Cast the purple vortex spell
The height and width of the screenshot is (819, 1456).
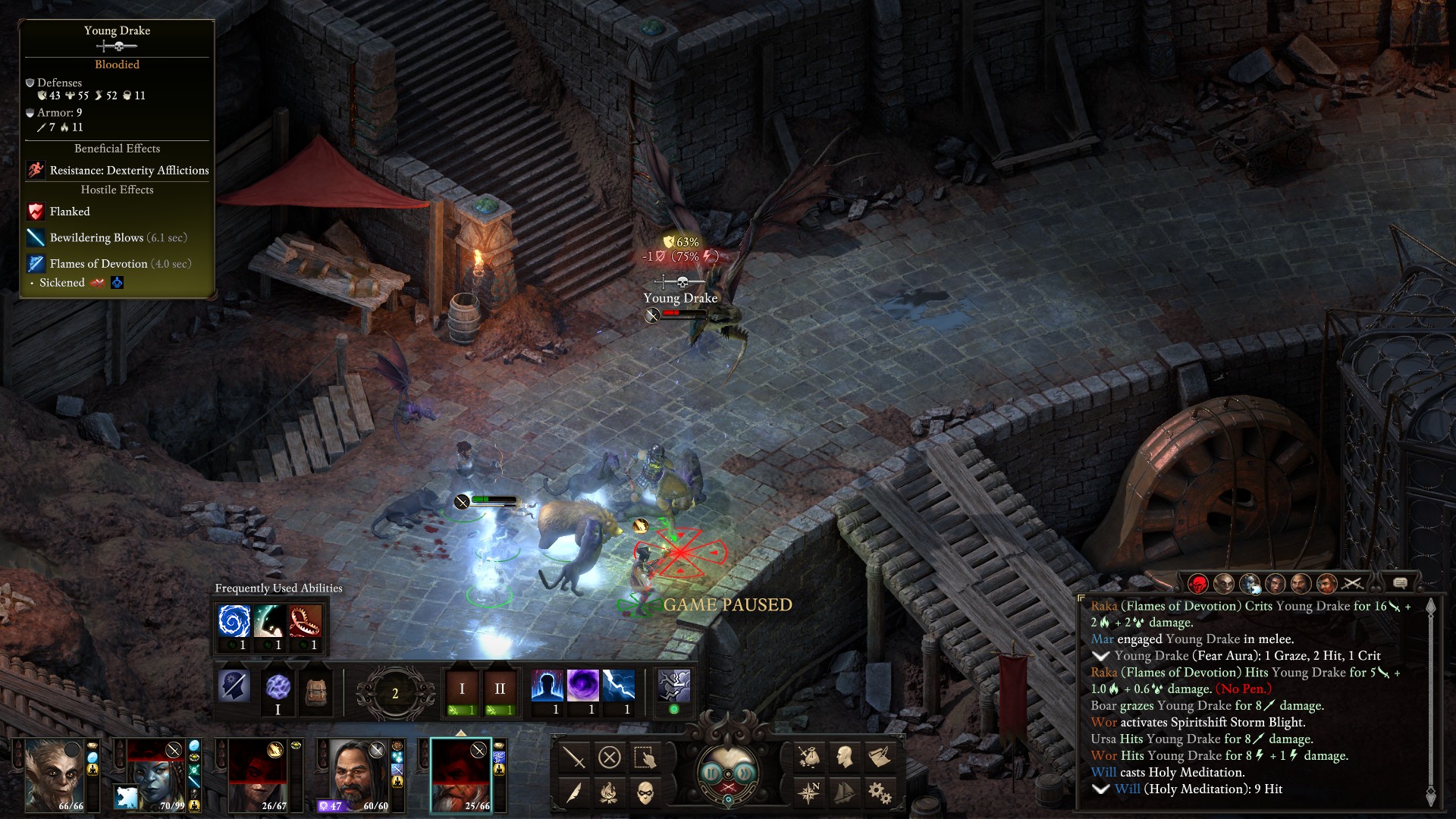(x=582, y=686)
